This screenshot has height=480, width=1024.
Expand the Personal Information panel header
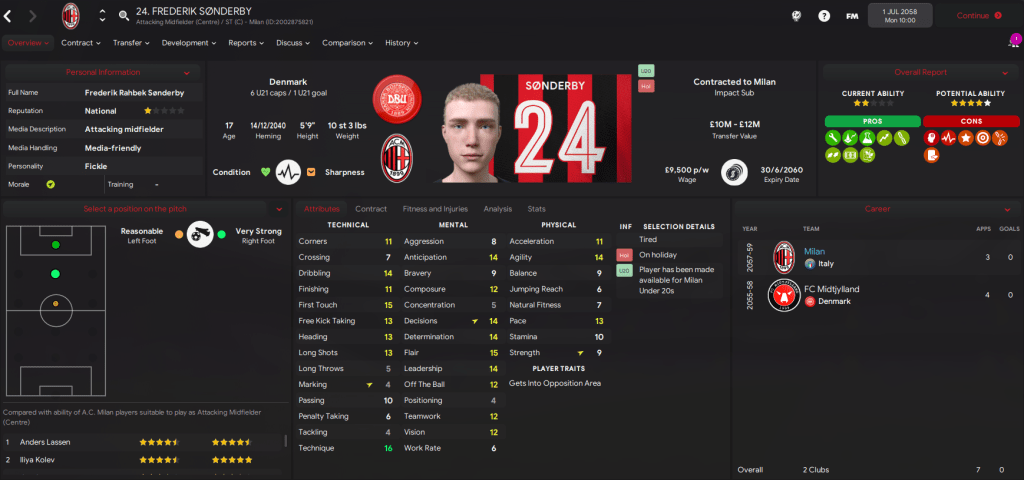(102, 73)
